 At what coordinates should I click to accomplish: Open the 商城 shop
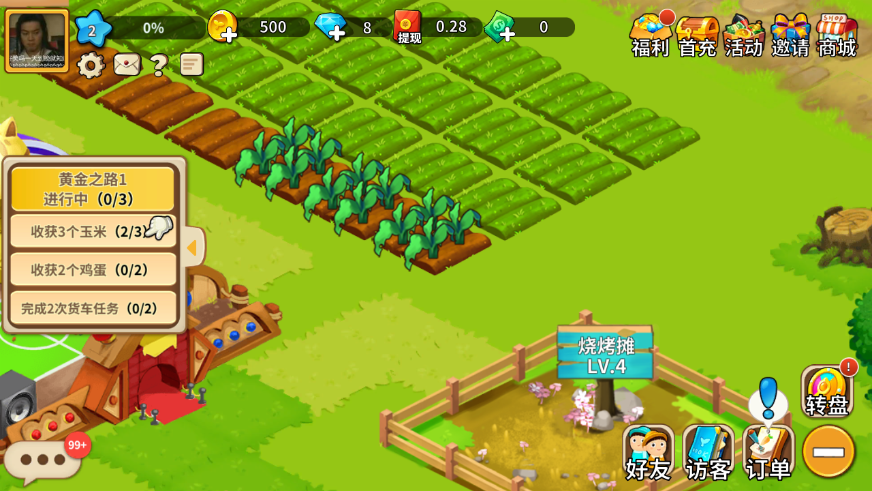pyautogui.click(x=837, y=35)
